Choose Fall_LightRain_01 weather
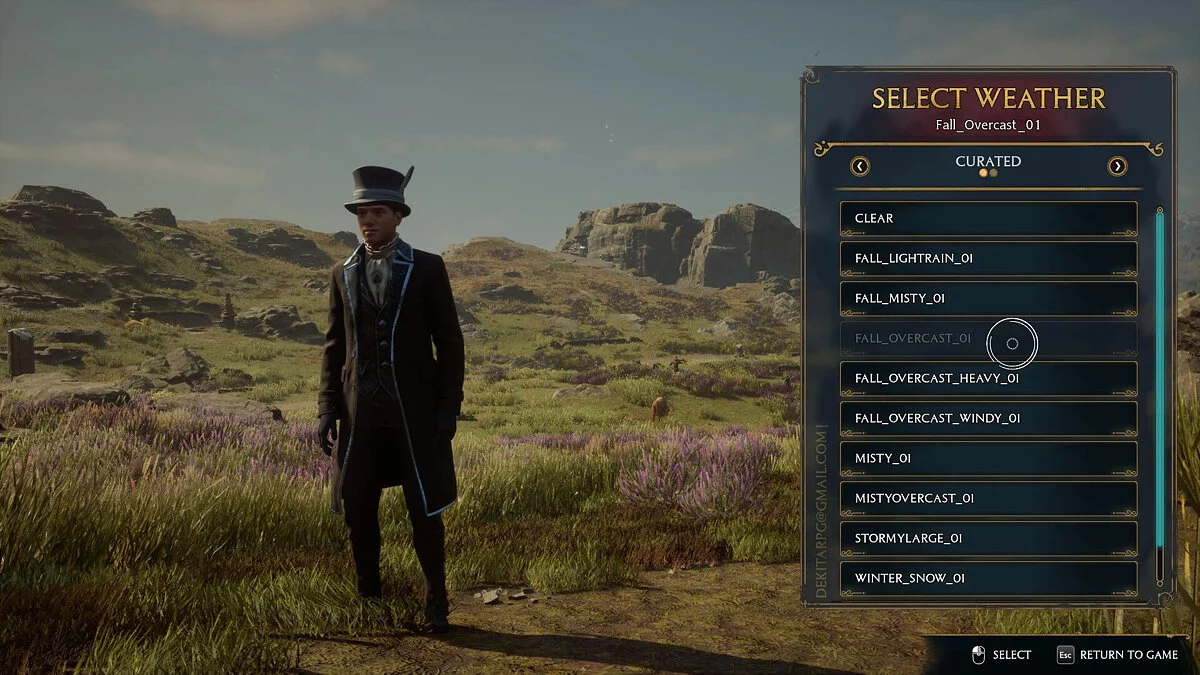This screenshot has width=1200, height=675. (988, 258)
